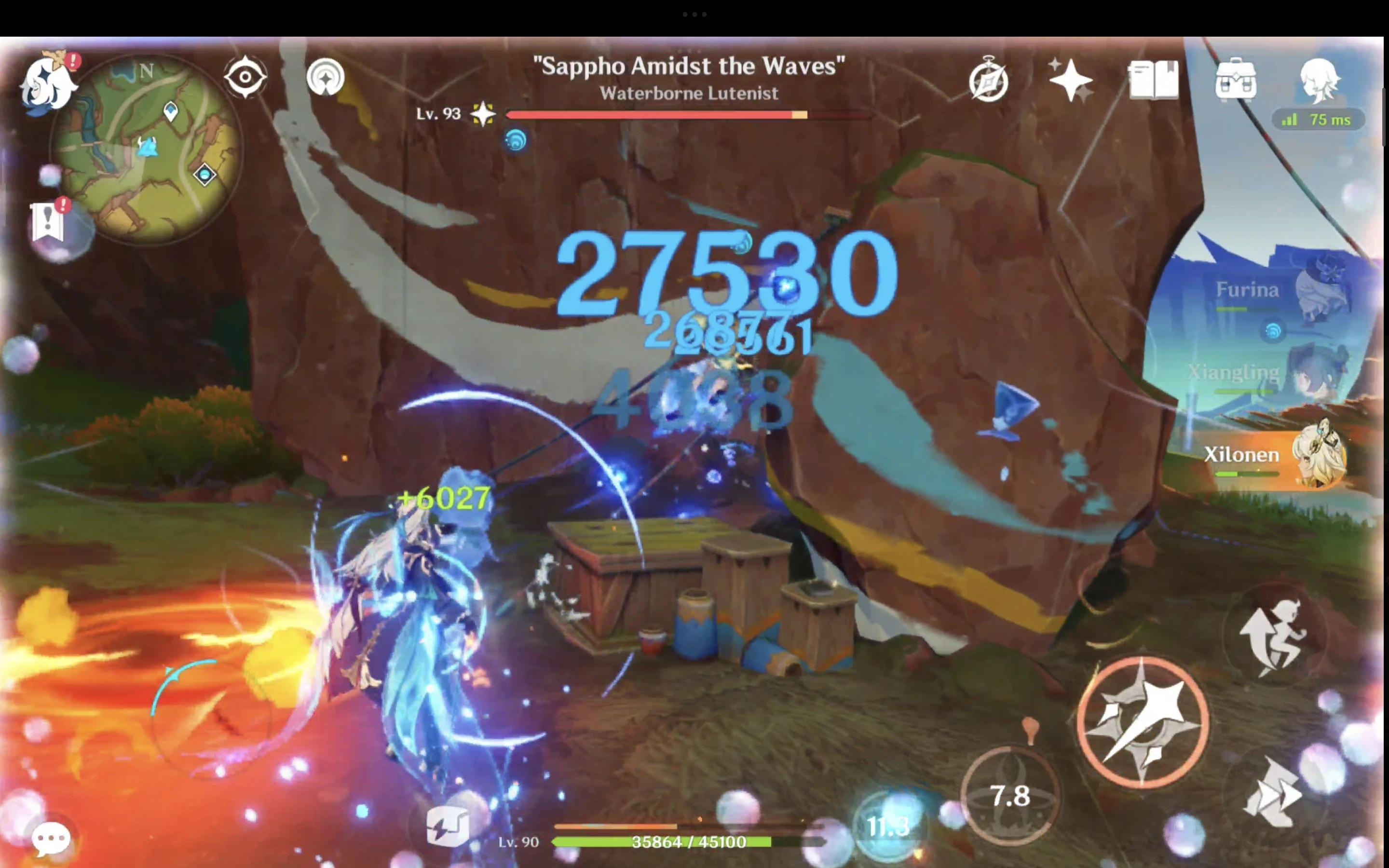The width and height of the screenshot is (1389, 868).
Task: Activate Elemental Sight with the eye icon
Action: pyautogui.click(x=245, y=76)
